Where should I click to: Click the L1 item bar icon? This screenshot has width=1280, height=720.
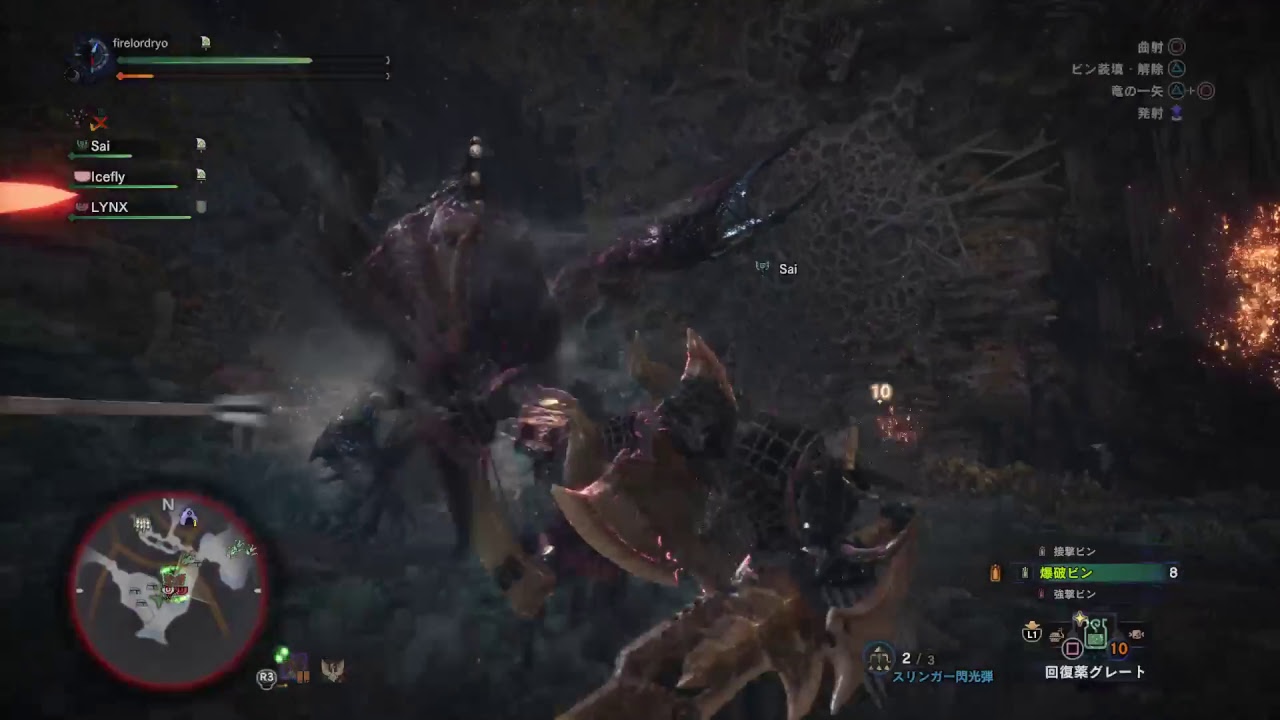click(x=1031, y=636)
